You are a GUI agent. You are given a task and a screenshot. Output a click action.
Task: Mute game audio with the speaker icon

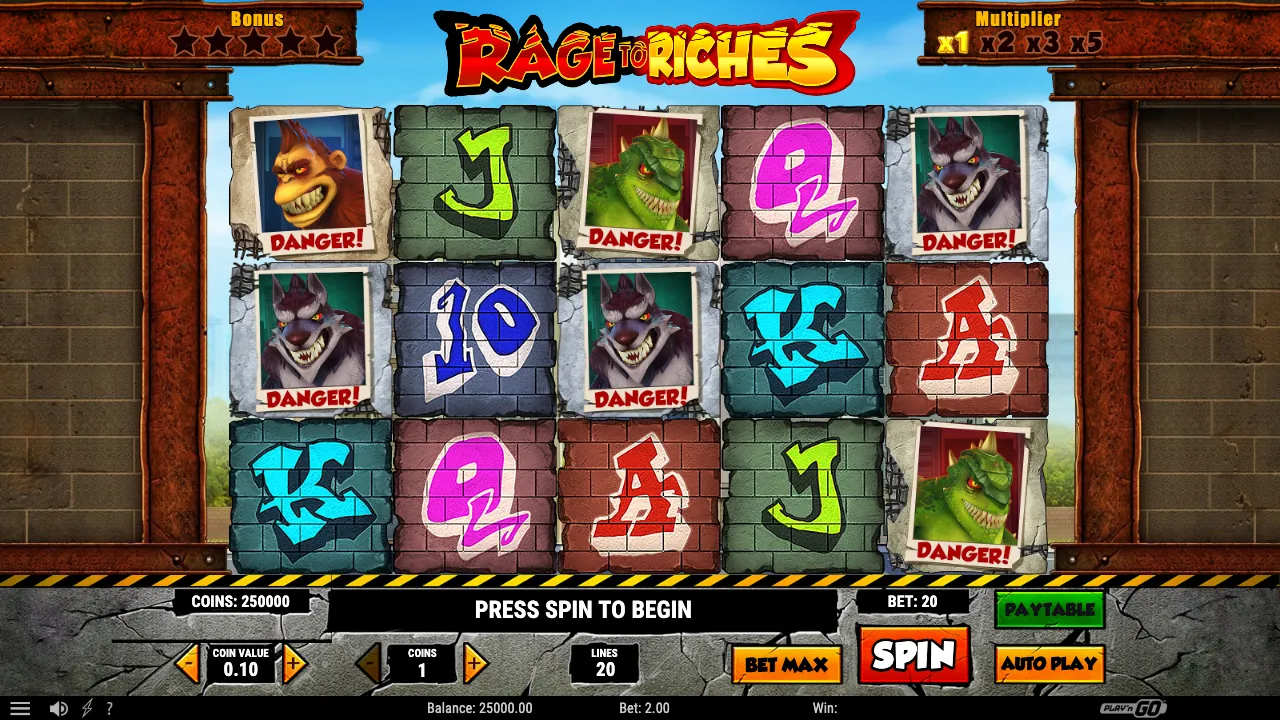click(58, 708)
